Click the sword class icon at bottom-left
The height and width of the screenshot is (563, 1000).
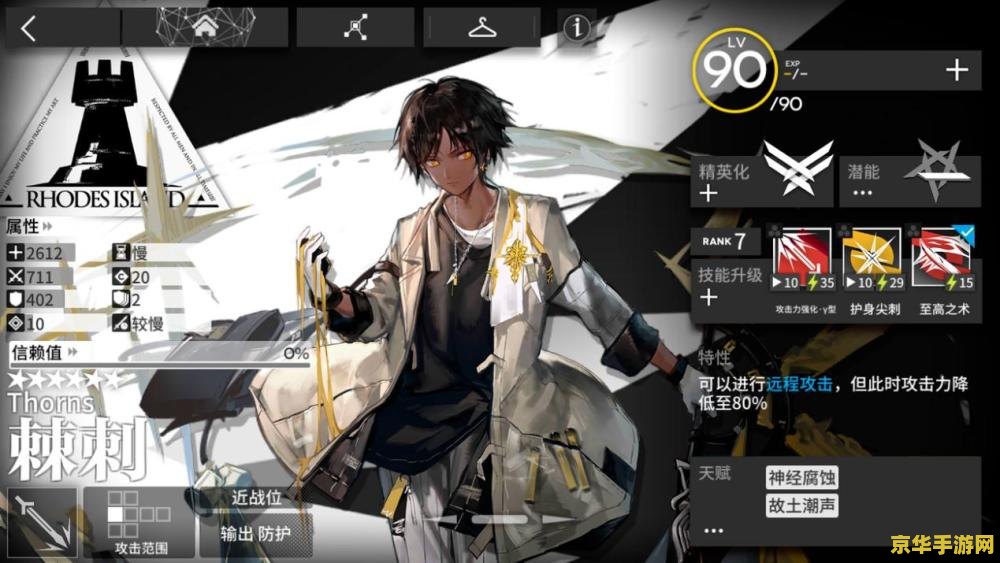(x=40, y=522)
